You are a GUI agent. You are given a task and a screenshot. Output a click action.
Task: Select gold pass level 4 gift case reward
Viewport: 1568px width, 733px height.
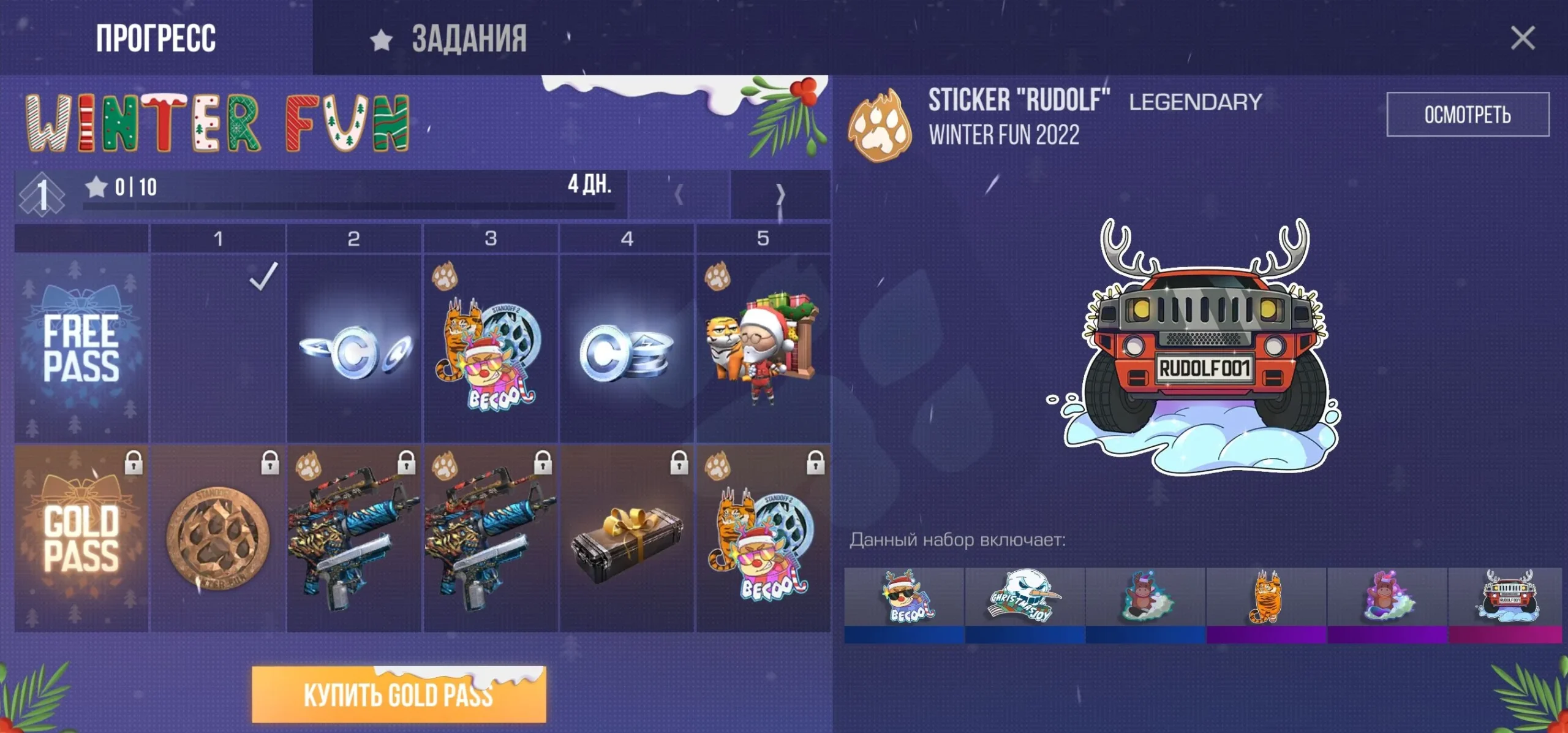(627, 538)
